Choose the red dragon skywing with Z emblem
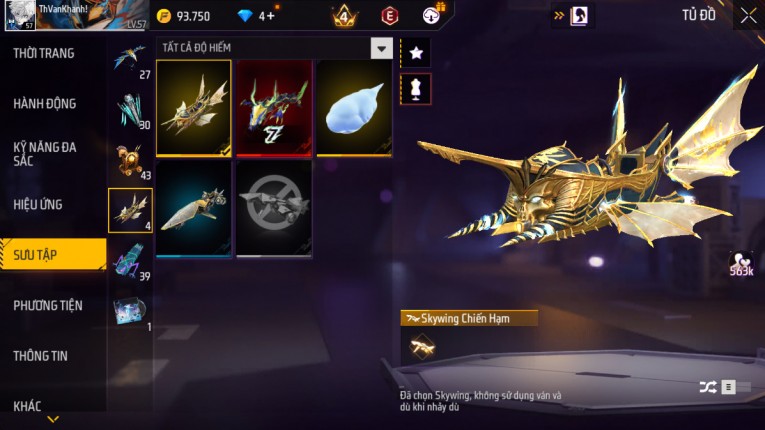 (274, 108)
